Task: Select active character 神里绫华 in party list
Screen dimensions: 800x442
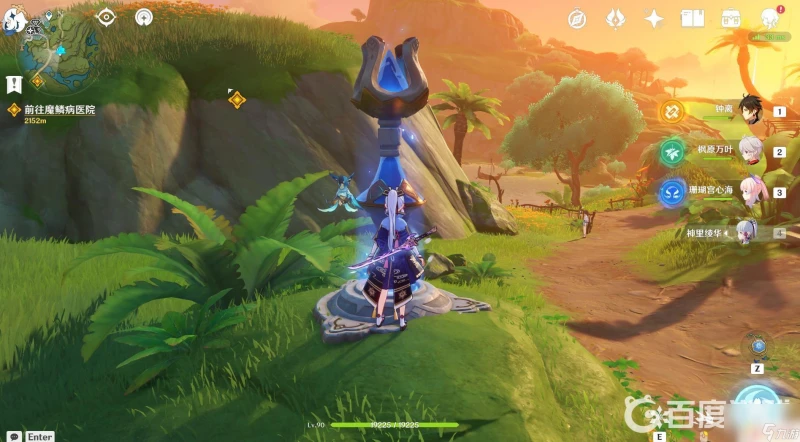Action: point(748,232)
